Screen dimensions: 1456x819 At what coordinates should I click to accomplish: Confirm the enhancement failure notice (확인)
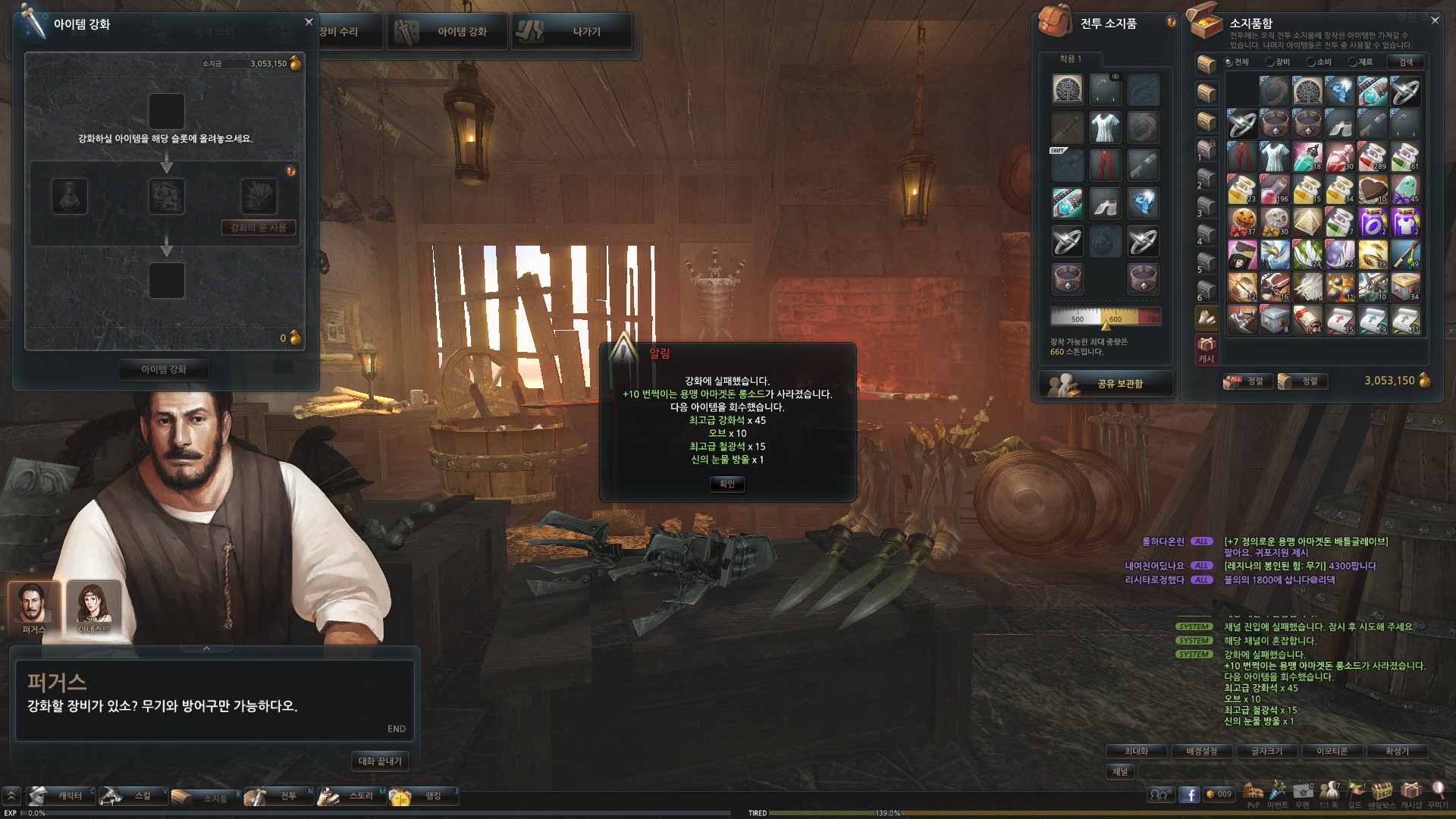click(x=727, y=484)
